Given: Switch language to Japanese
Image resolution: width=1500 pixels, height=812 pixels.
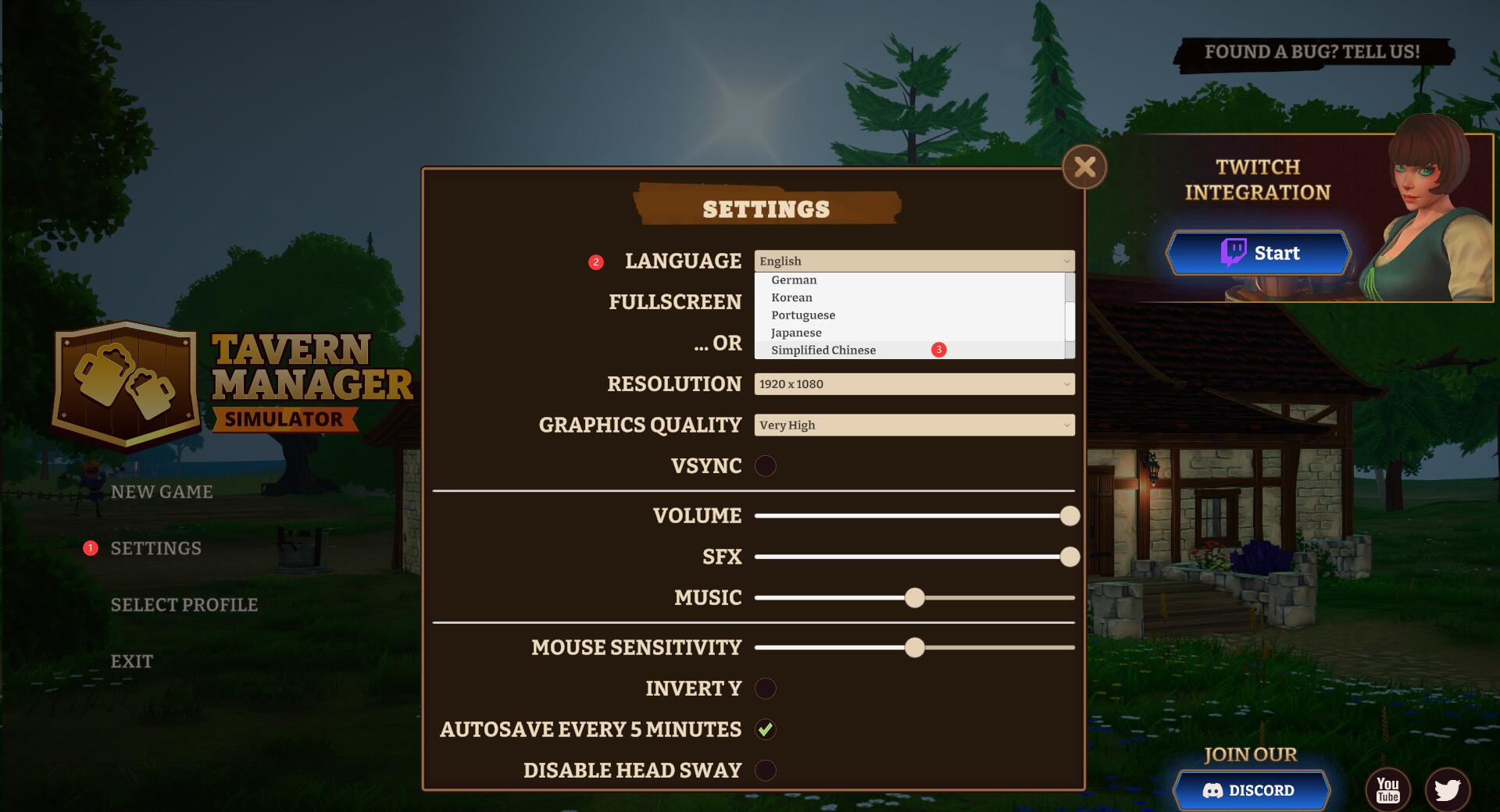Looking at the screenshot, I should (x=796, y=333).
